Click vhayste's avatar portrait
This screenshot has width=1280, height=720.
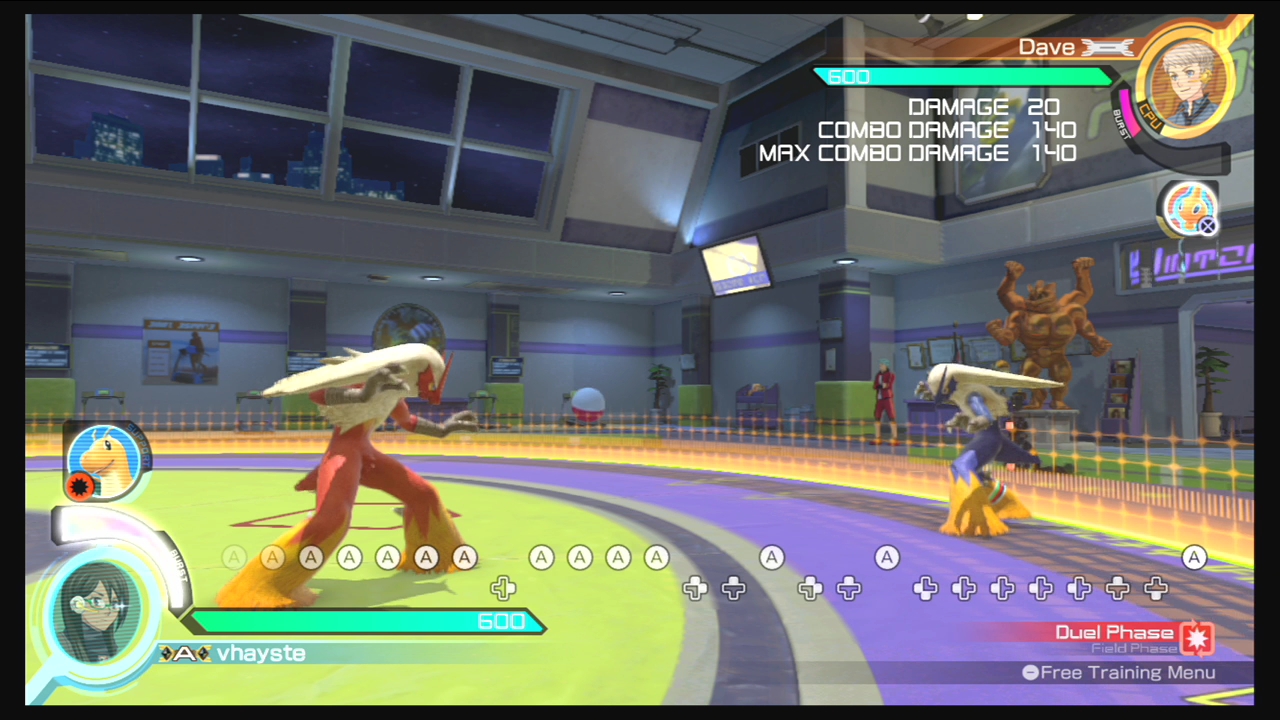click(97, 607)
